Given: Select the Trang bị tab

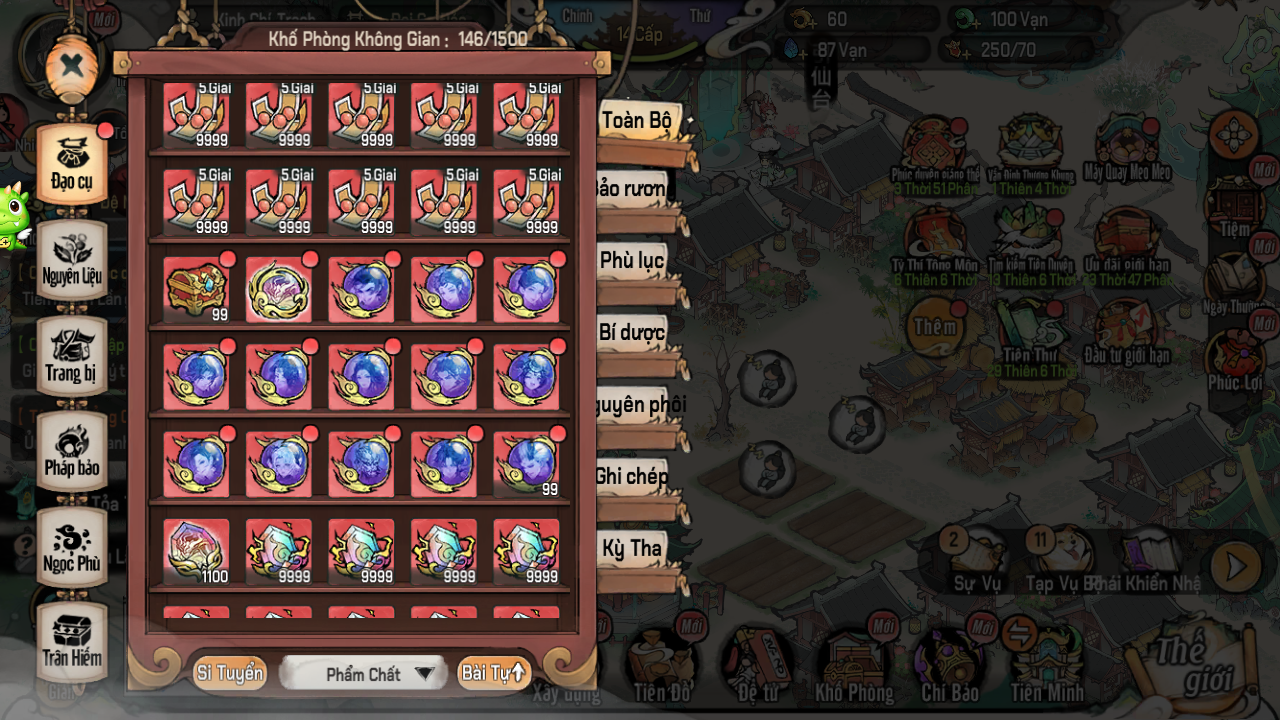Looking at the screenshot, I should coord(72,355).
